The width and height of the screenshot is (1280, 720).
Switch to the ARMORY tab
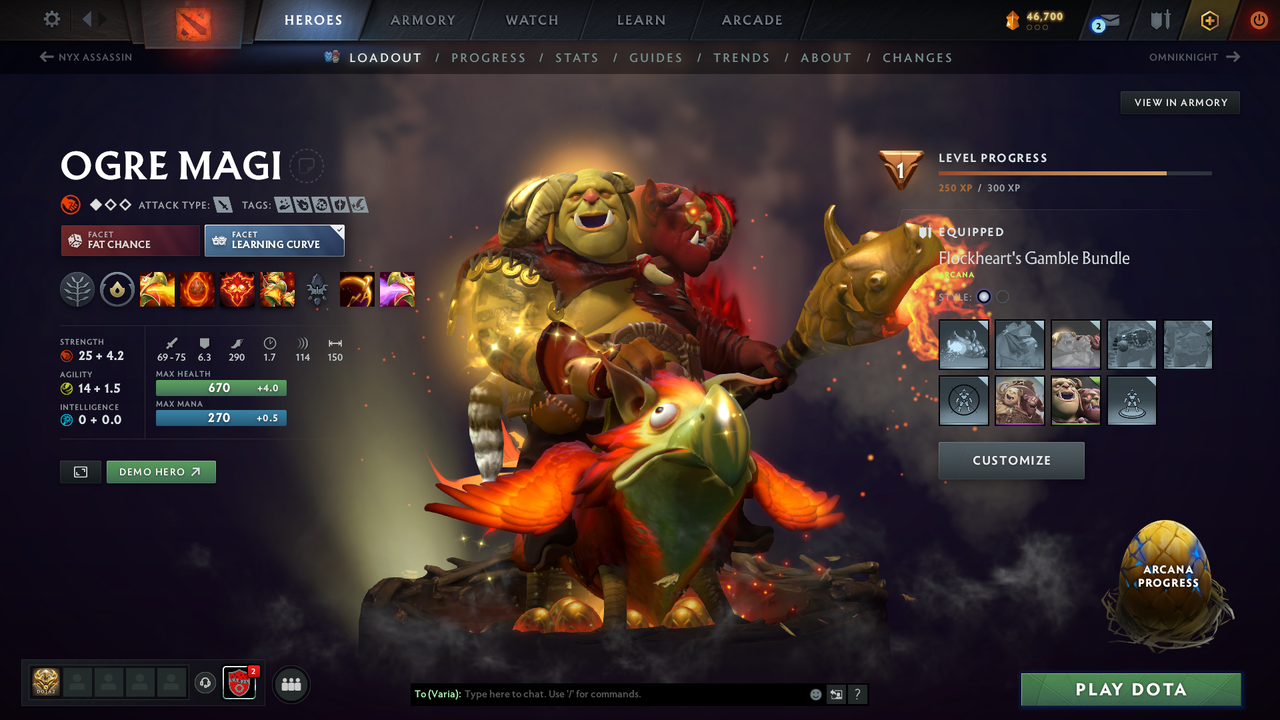[422, 20]
